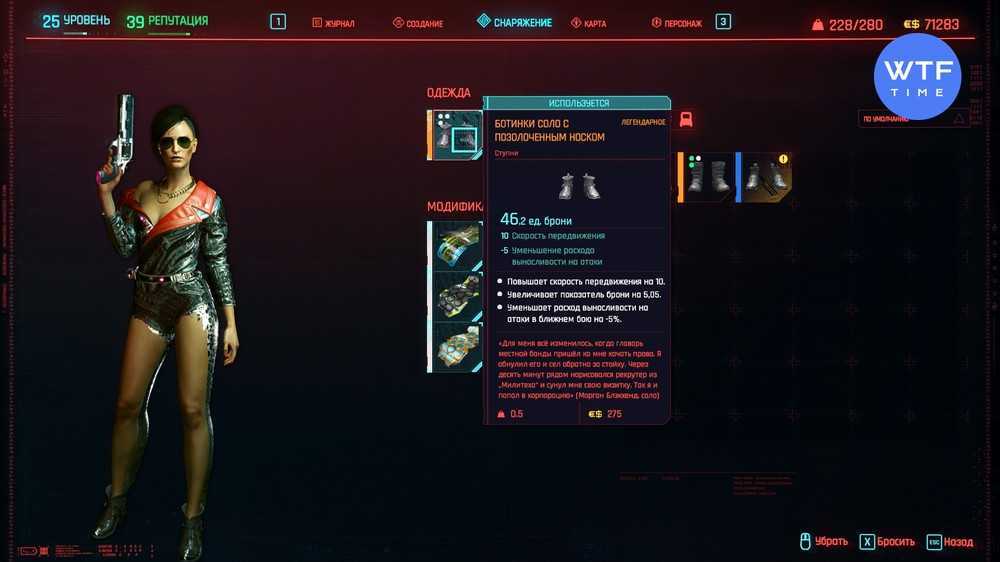
Task: Pick the blue-rarity boots with exclamation mark
Action: point(765,176)
